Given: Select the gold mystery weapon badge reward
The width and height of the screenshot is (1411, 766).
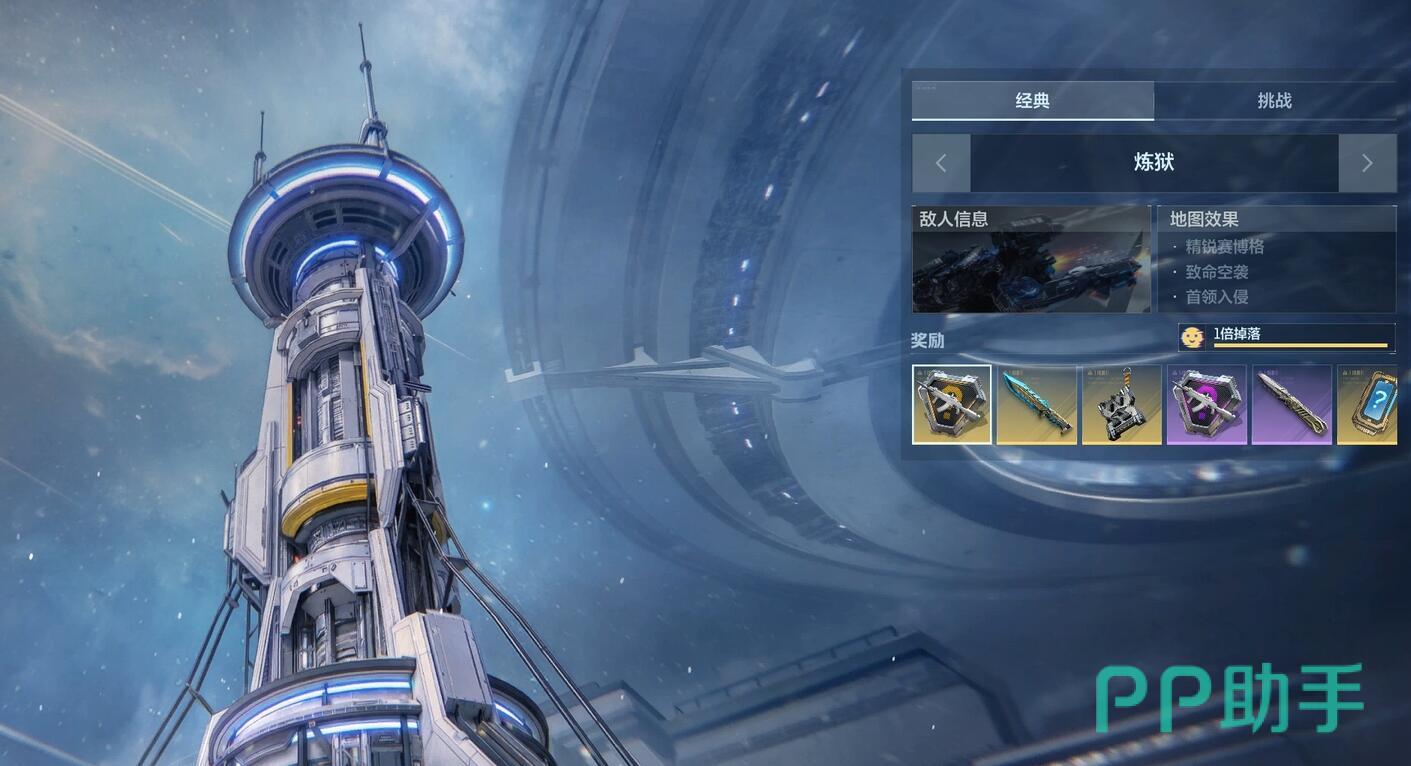Looking at the screenshot, I should [x=952, y=404].
